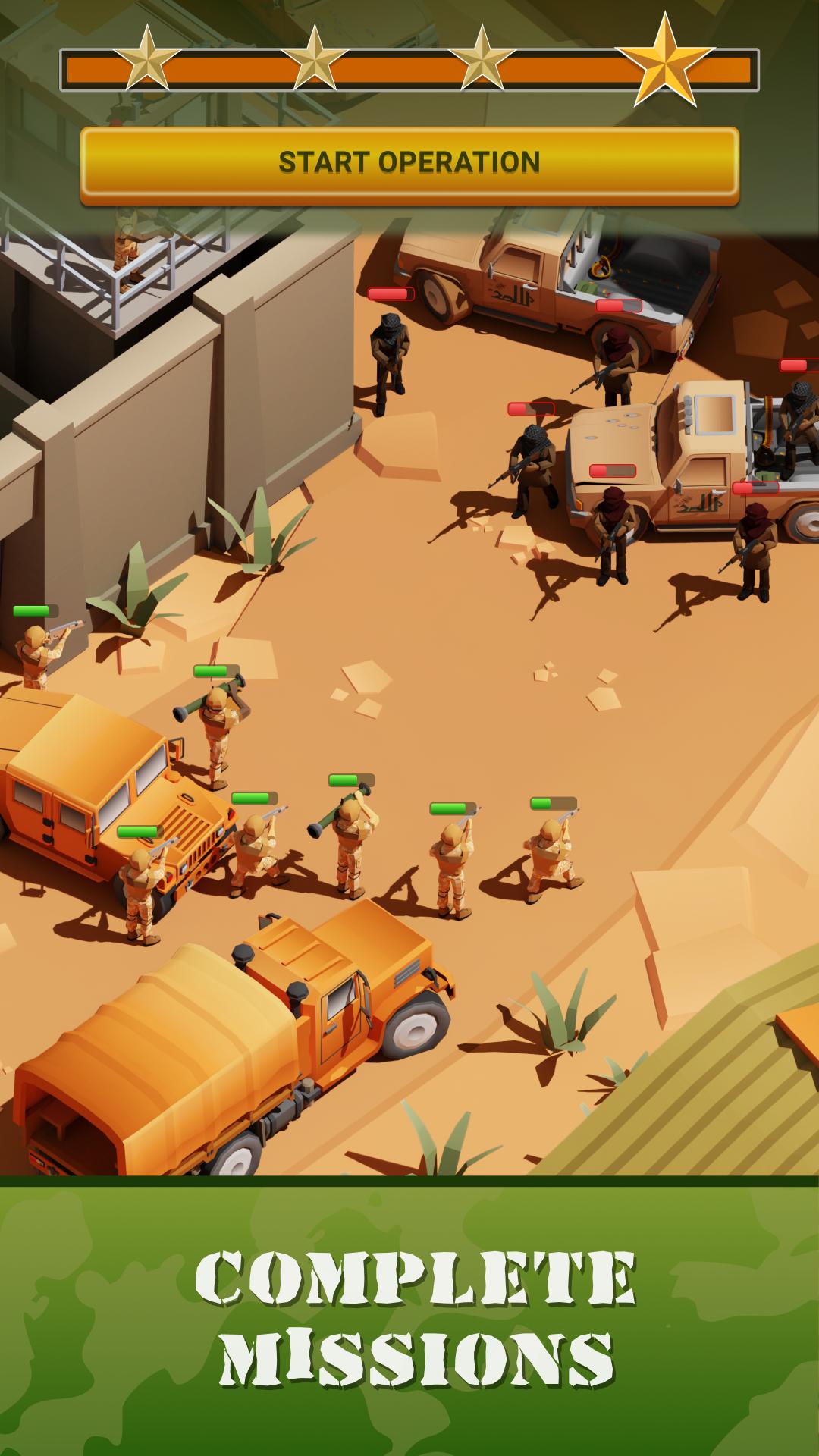Tap the Start Operation button
Viewport: 819px width, 1456px height.
(409, 163)
